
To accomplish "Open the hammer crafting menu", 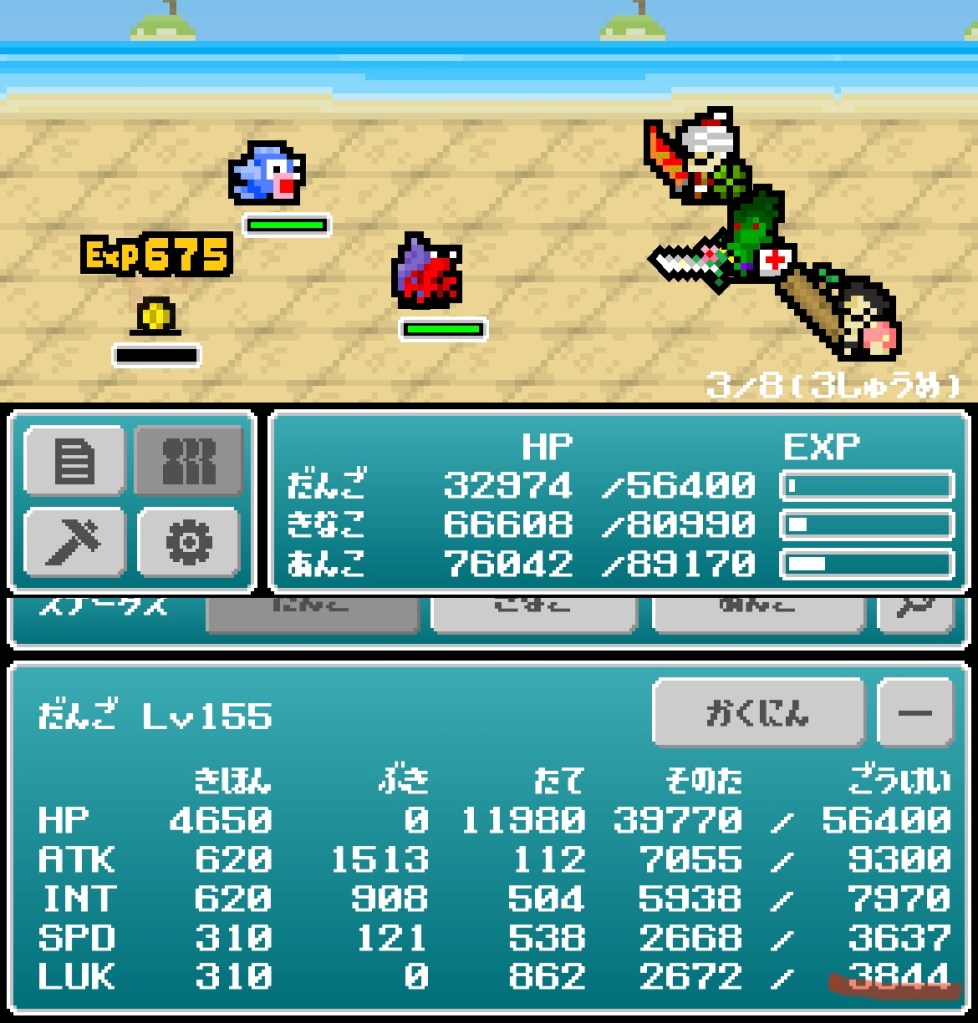I will (75, 541).
